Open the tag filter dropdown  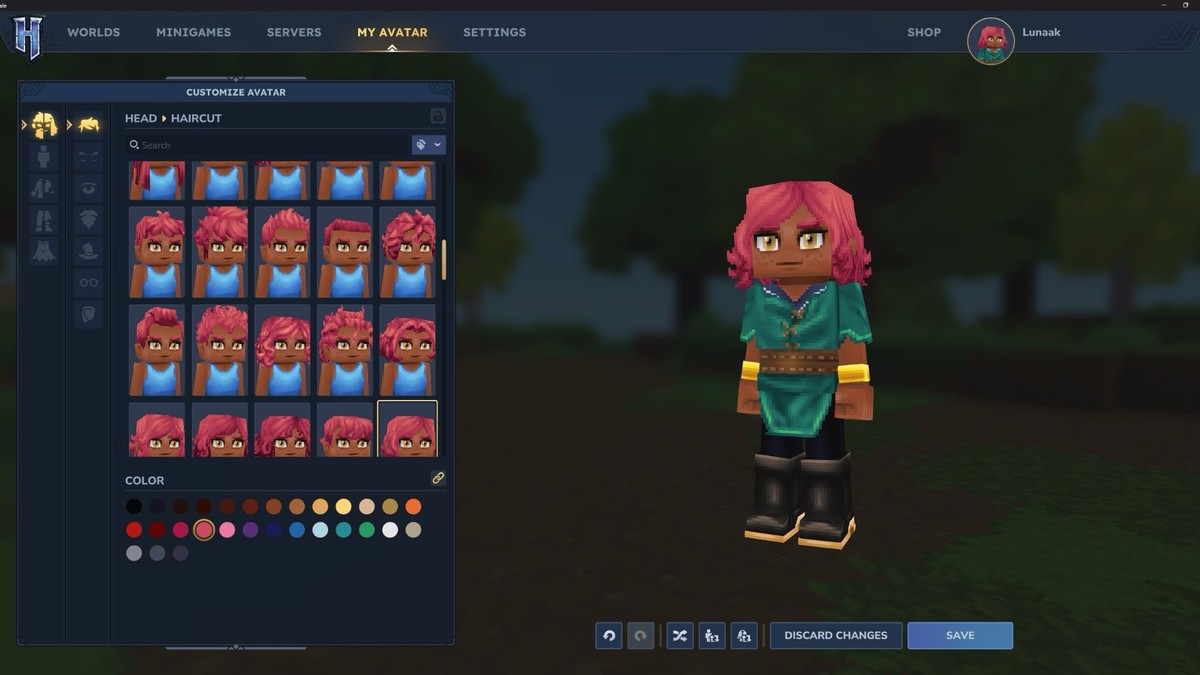(x=428, y=145)
